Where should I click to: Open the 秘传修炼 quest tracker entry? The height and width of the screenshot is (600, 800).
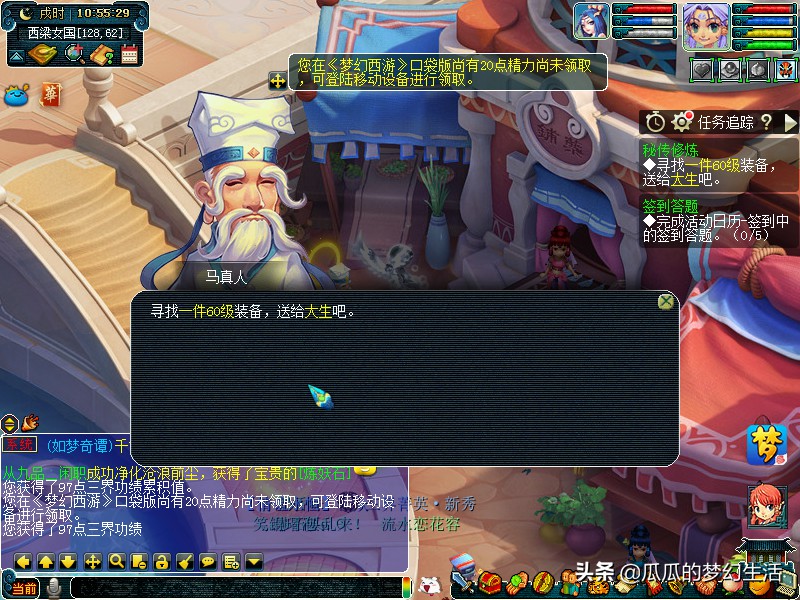point(669,149)
